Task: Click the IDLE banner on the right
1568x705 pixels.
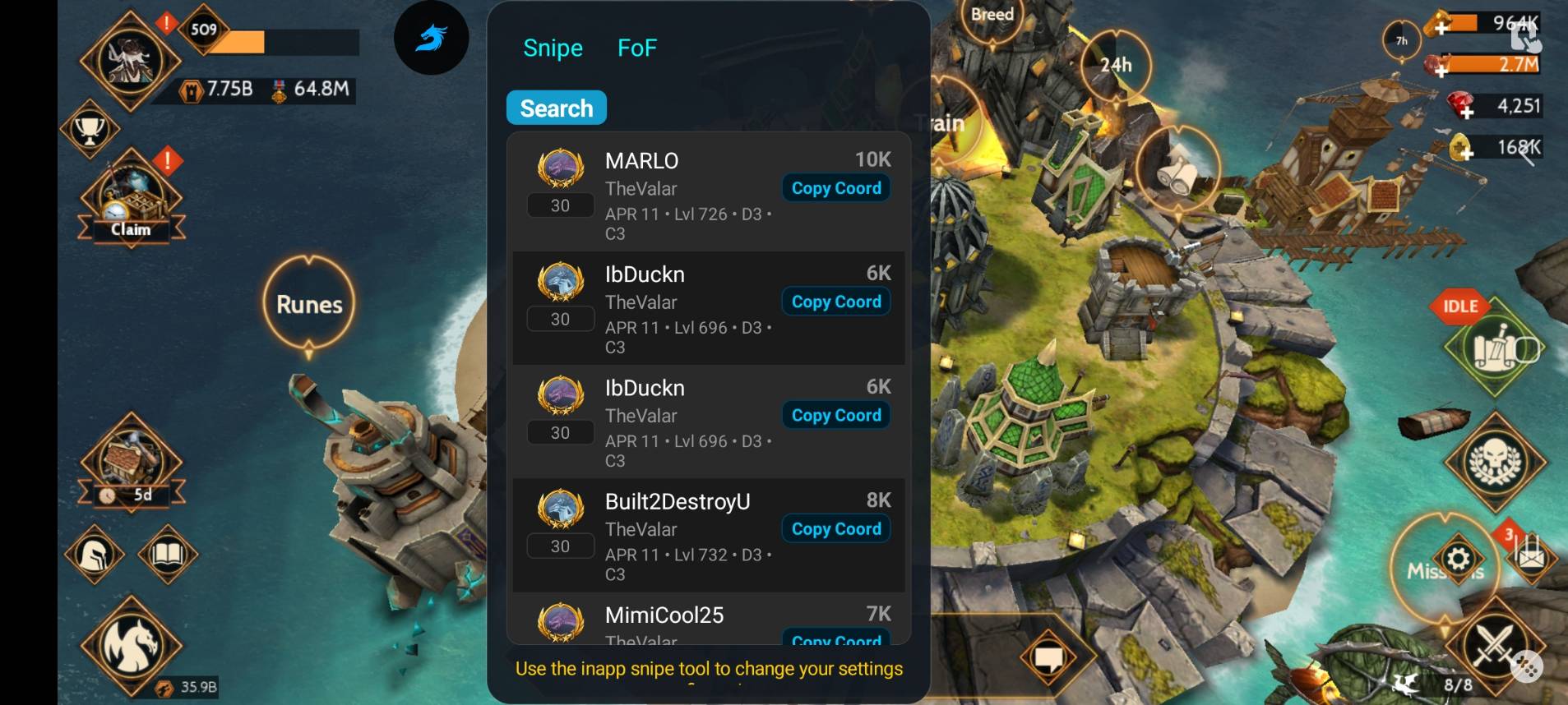Action: tap(1459, 306)
